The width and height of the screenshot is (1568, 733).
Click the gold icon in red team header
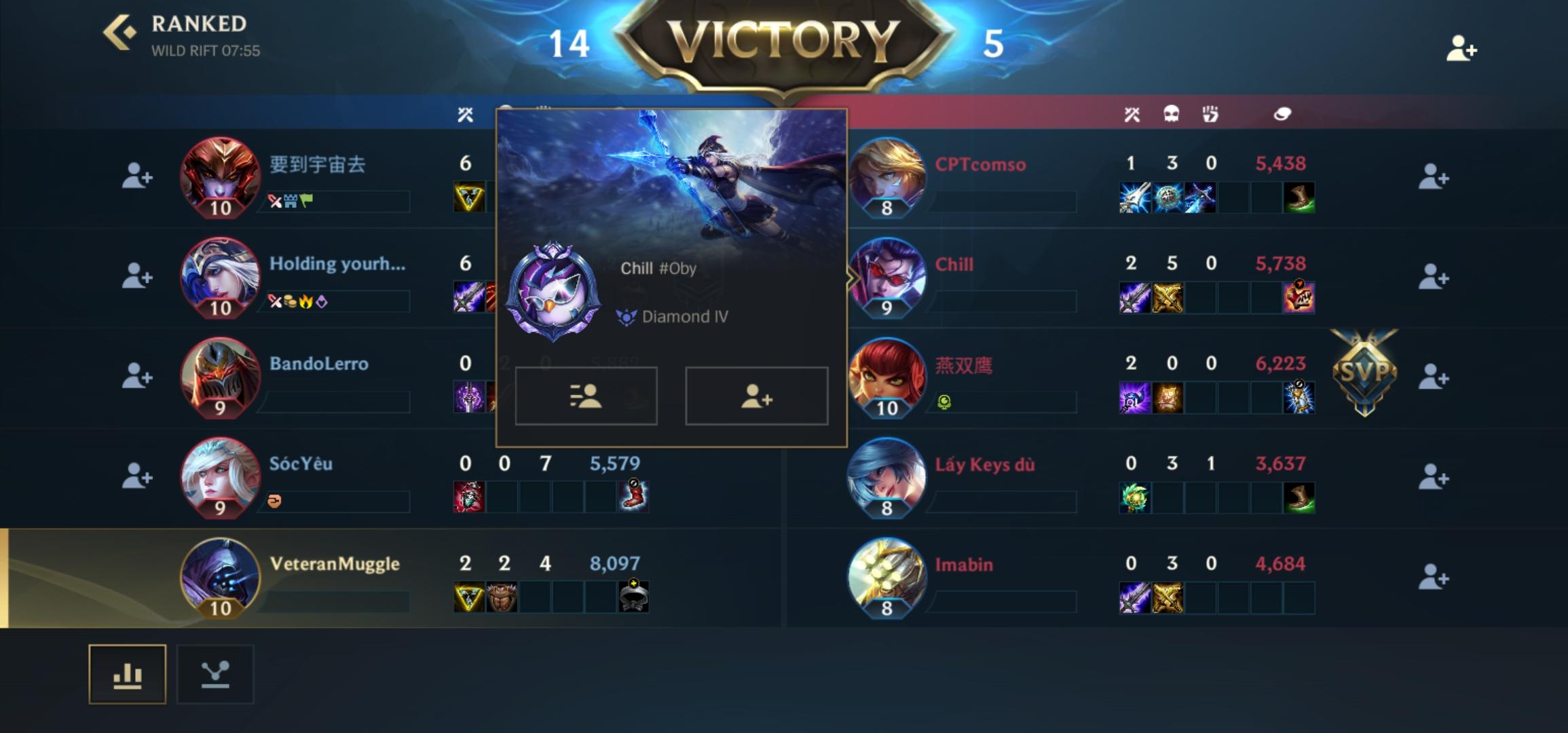click(1283, 114)
